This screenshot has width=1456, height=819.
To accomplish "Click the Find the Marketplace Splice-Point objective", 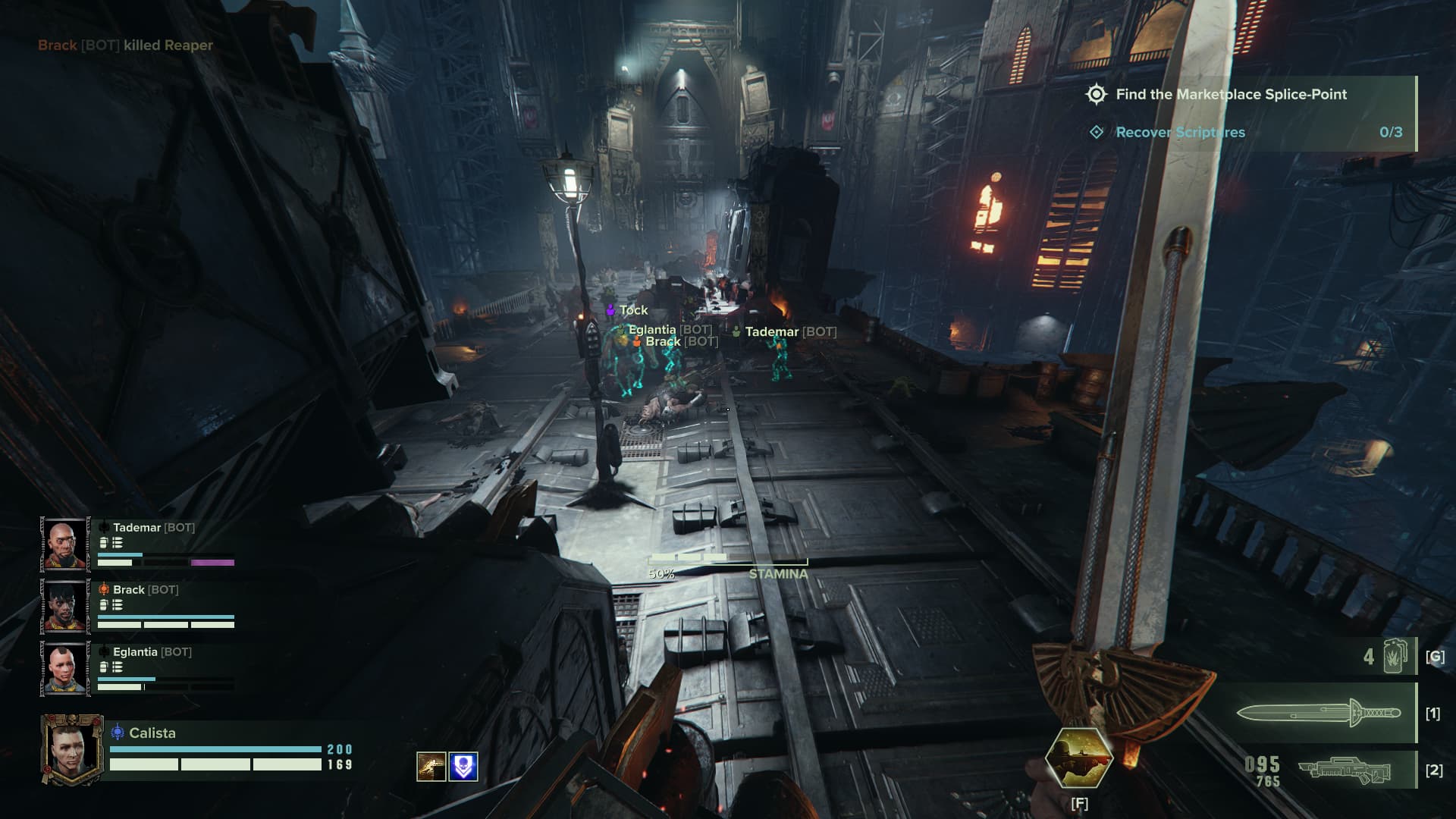I will click(x=1230, y=95).
